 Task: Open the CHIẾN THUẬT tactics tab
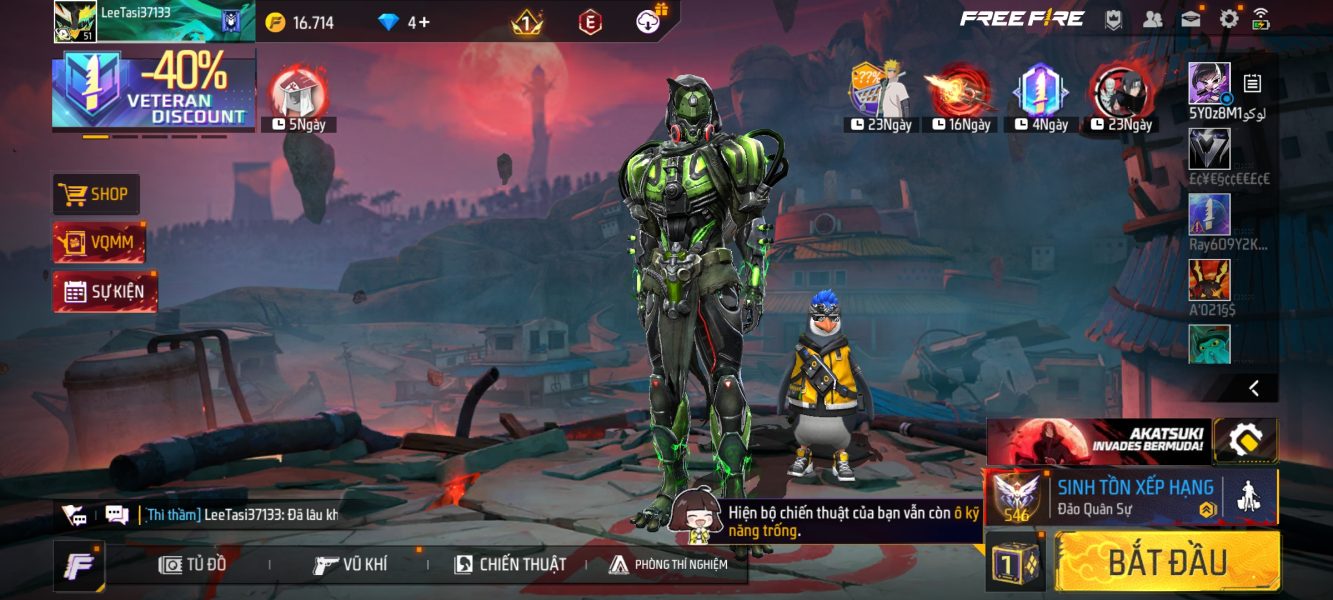coord(510,564)
